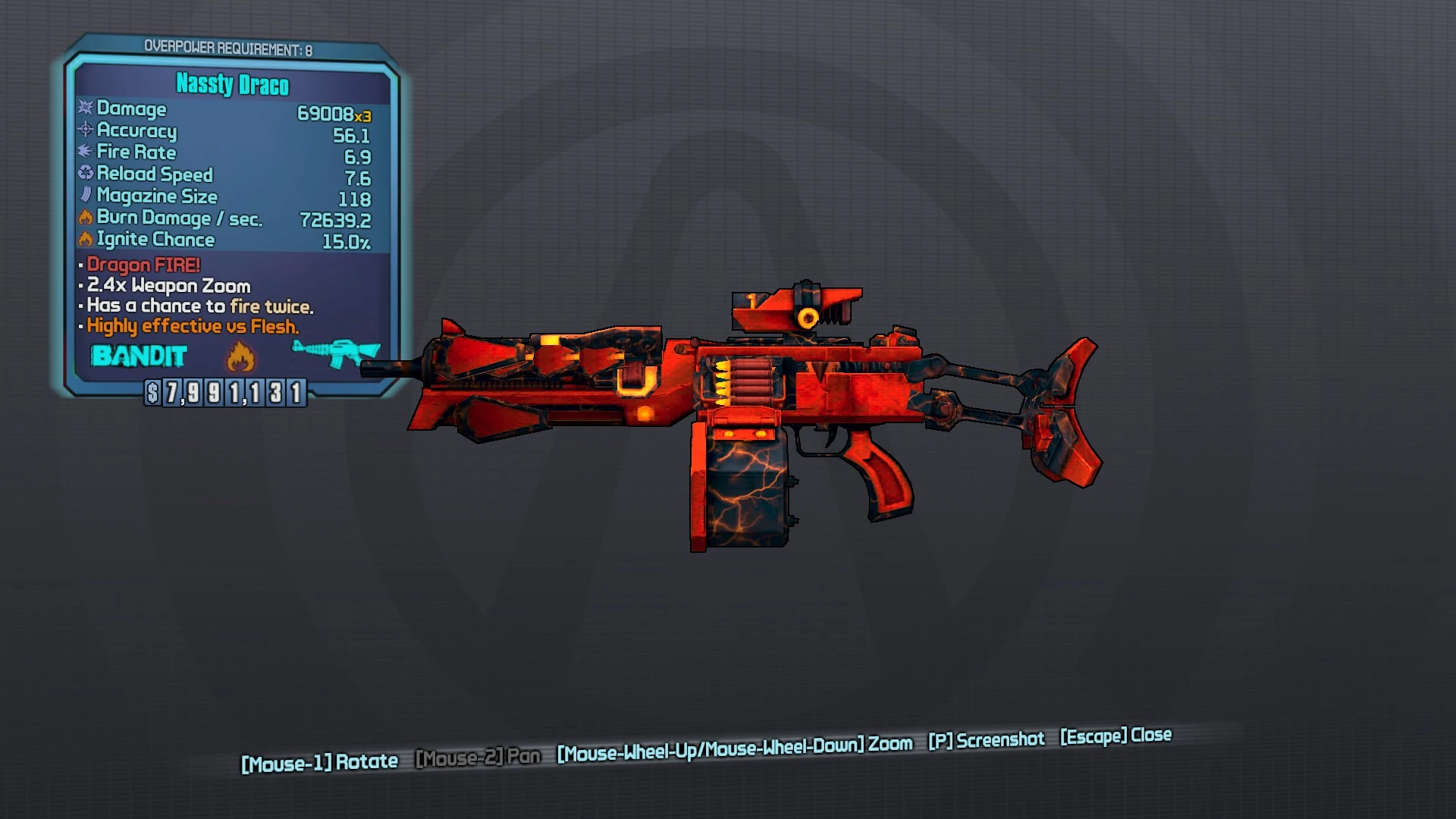The height and width of the screenshot is (819, 1456).
Task: Click the Reload Speed recycle icon
Action: click(x=84, y=174)
